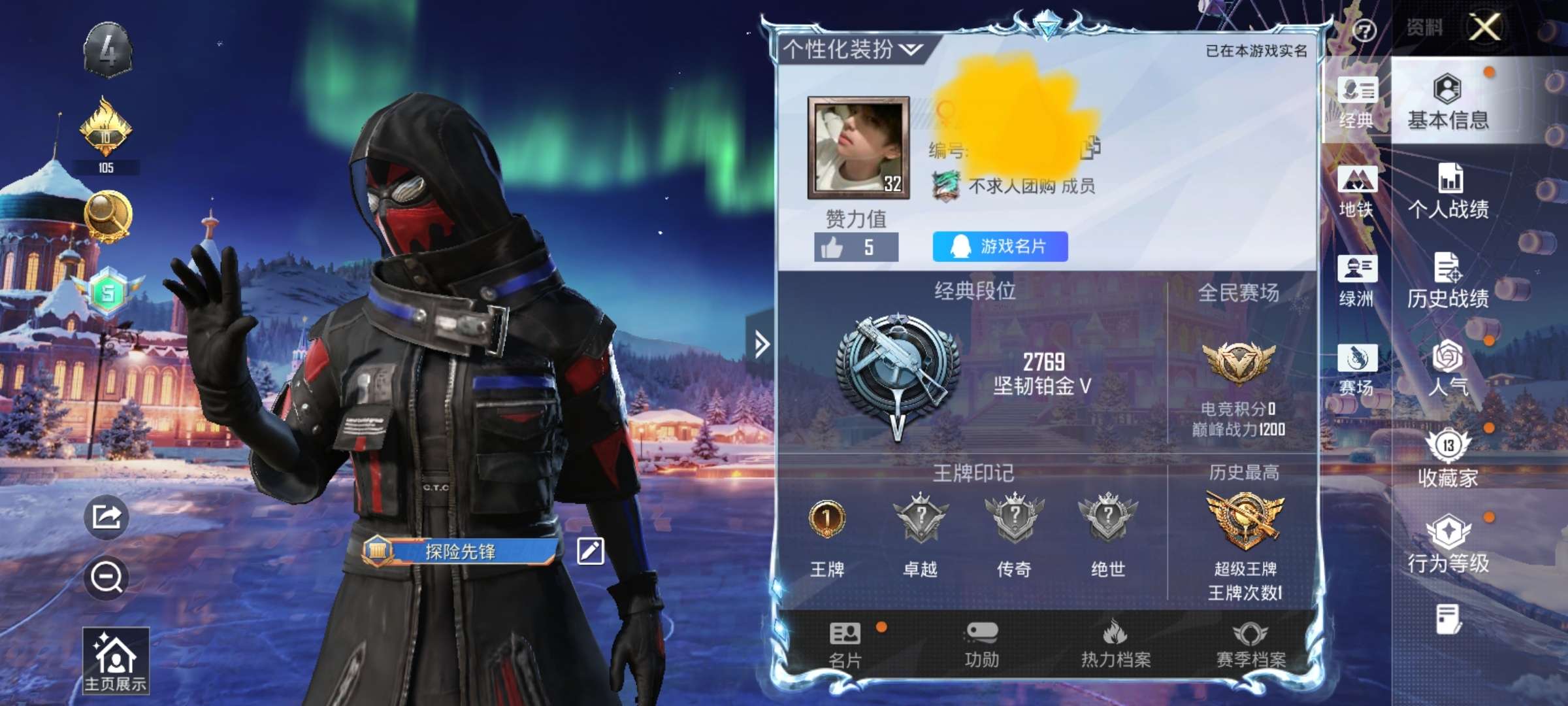Open the 名片 tab at the bottom
Image resolution: width=1568 pixels, height=706 pixels.
[x=845, y=645]
